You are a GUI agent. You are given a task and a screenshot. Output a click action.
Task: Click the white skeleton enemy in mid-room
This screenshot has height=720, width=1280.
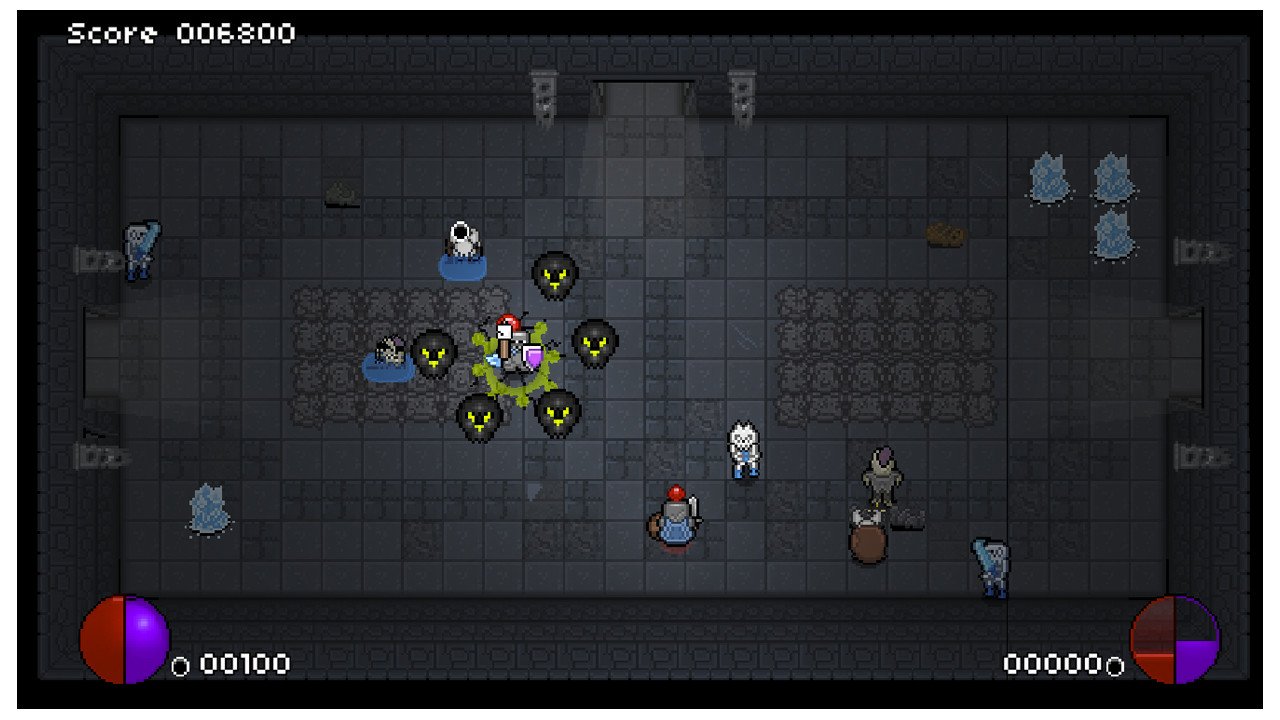click(x=743, y=450)
